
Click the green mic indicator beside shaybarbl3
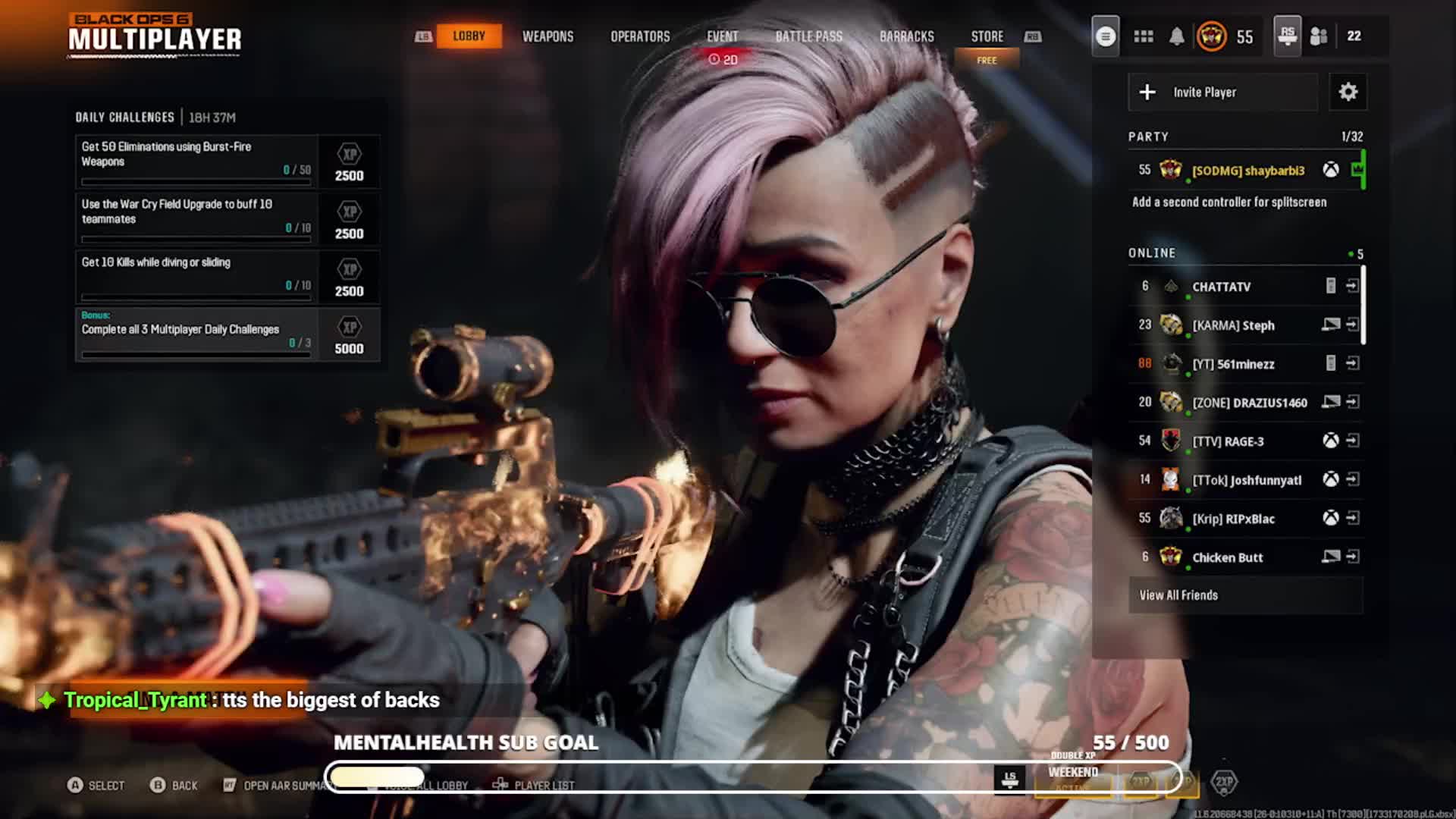pyautogui.click(x=1361, y=171)
